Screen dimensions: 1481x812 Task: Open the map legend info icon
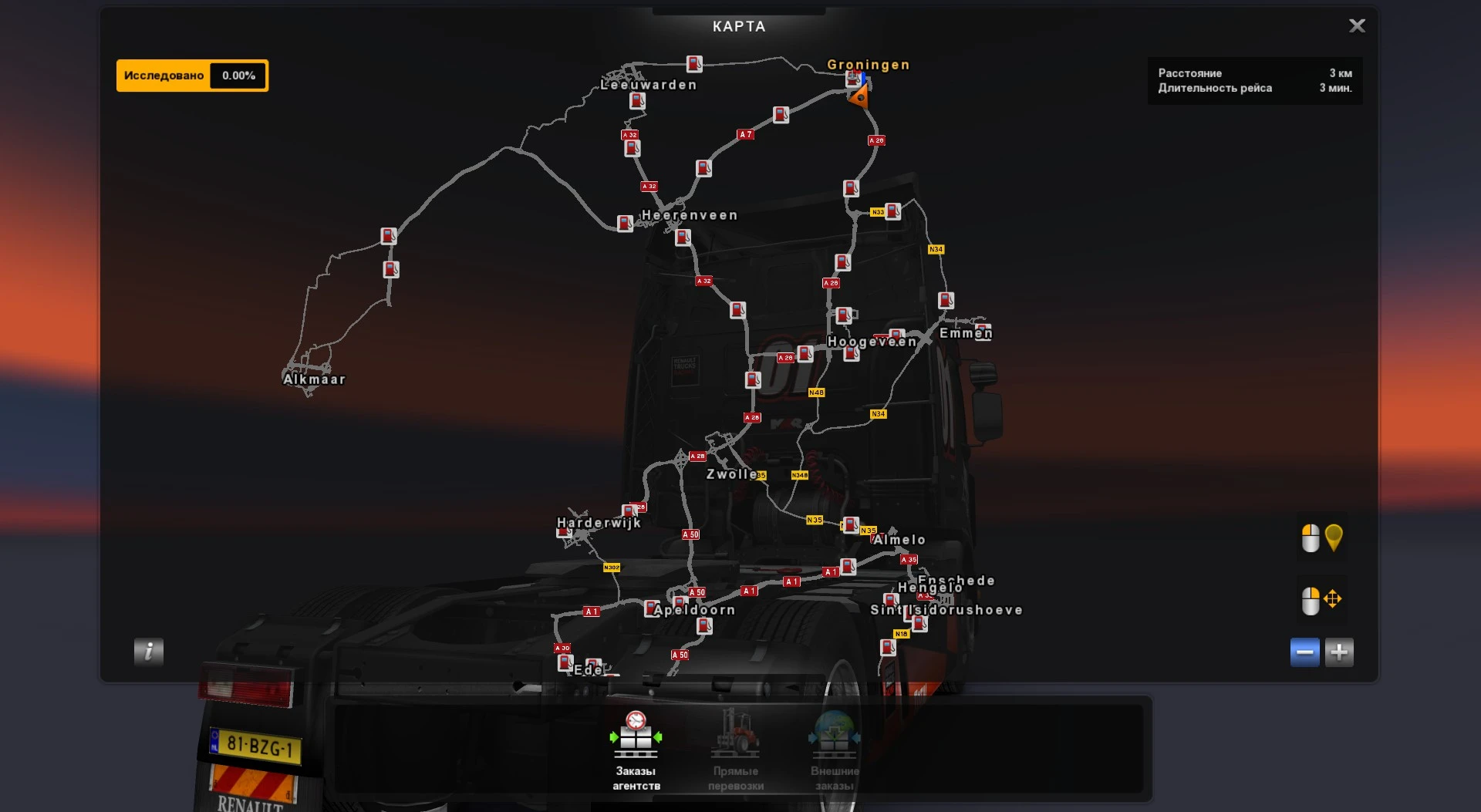(x=147, y=652)
